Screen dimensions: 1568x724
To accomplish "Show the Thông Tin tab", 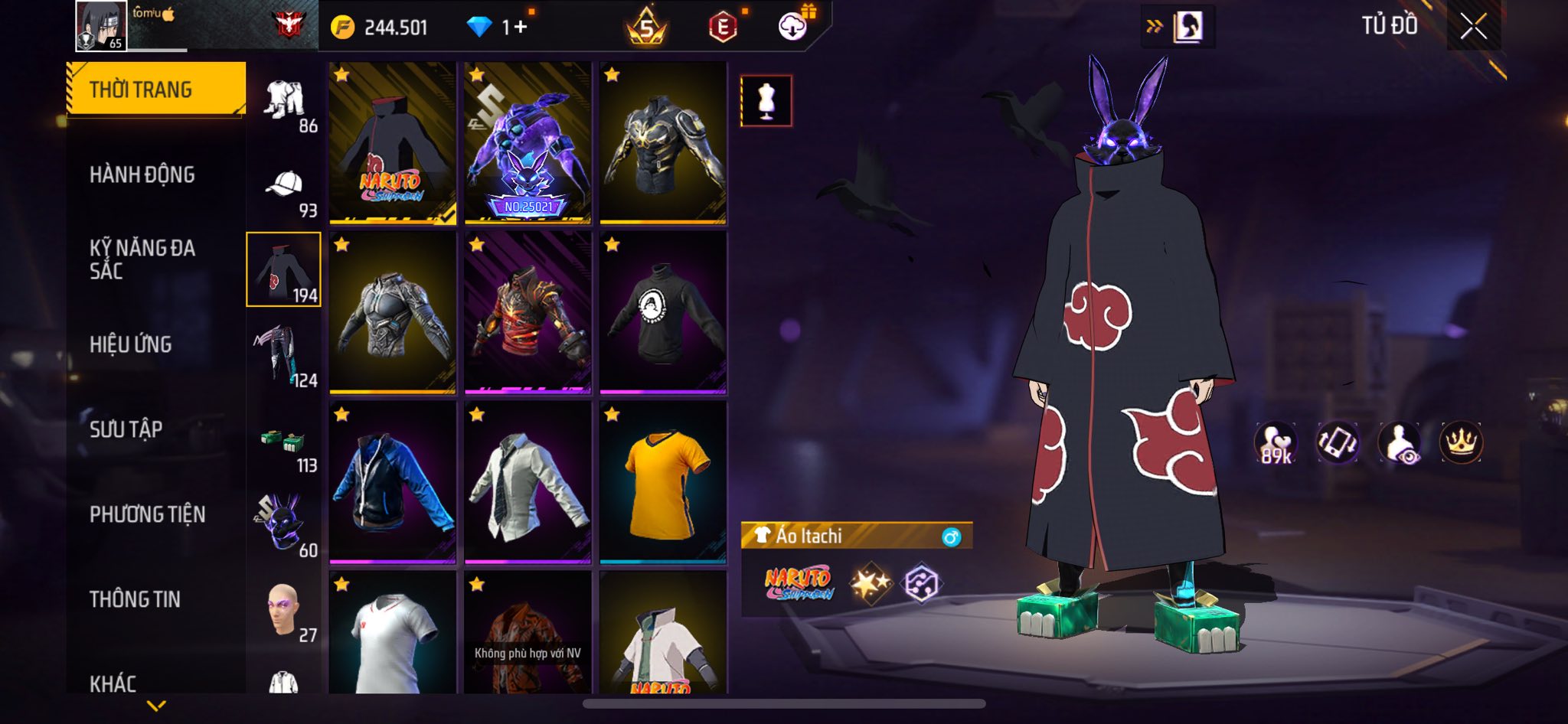I will [x=136, y=599].
